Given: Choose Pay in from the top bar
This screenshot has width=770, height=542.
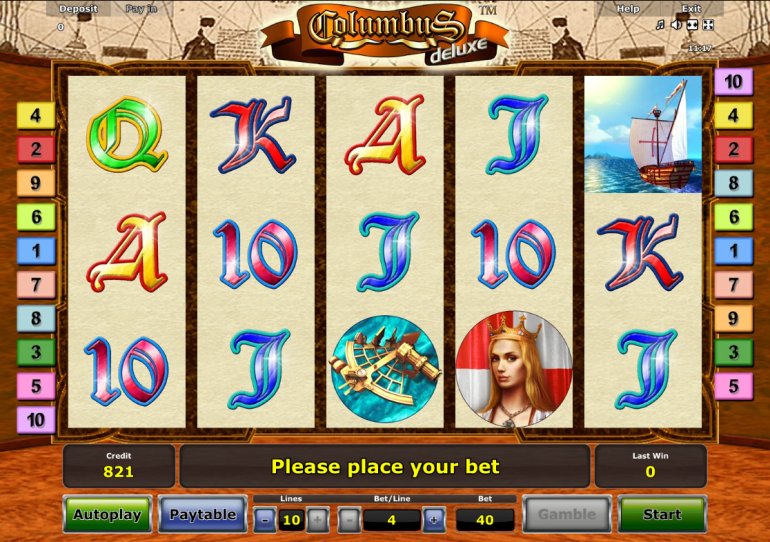Looking at the screenshot, I should point(141,9).
